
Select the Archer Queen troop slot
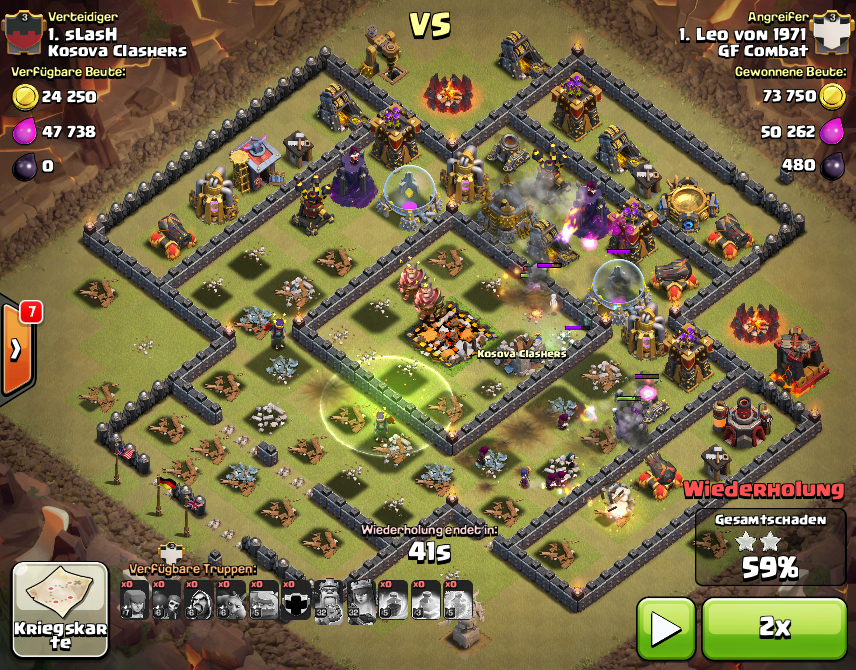[x=361, y=600]
